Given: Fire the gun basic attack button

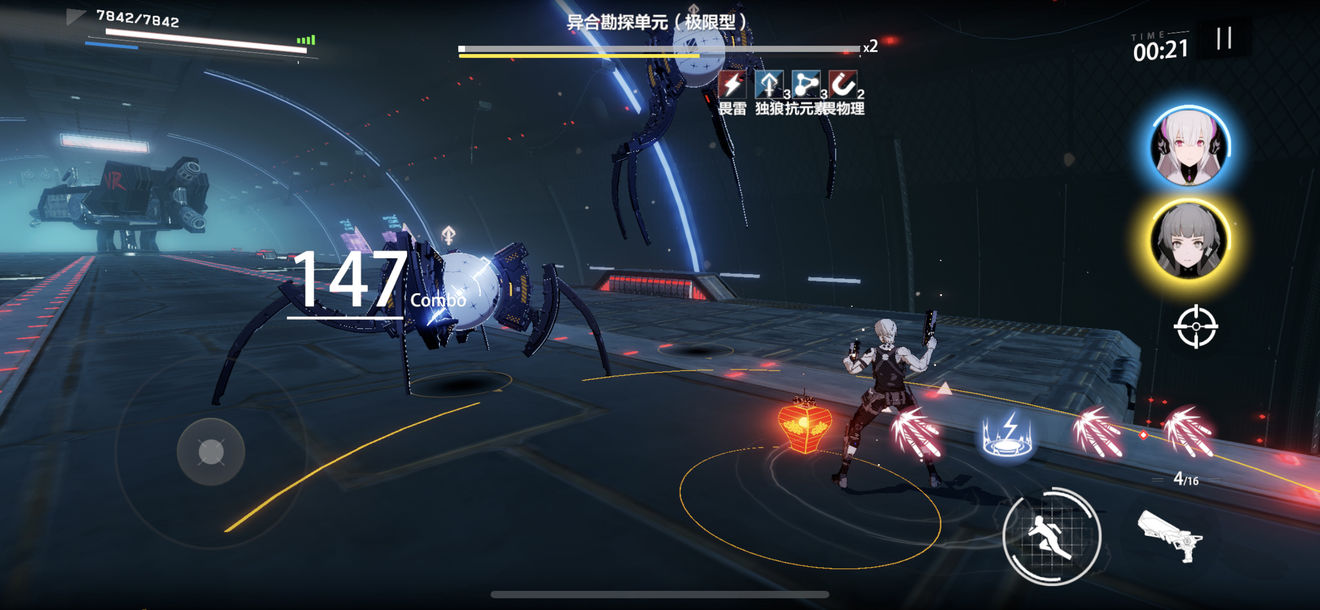Looking at the screenshot, I should click(1169, 535).
